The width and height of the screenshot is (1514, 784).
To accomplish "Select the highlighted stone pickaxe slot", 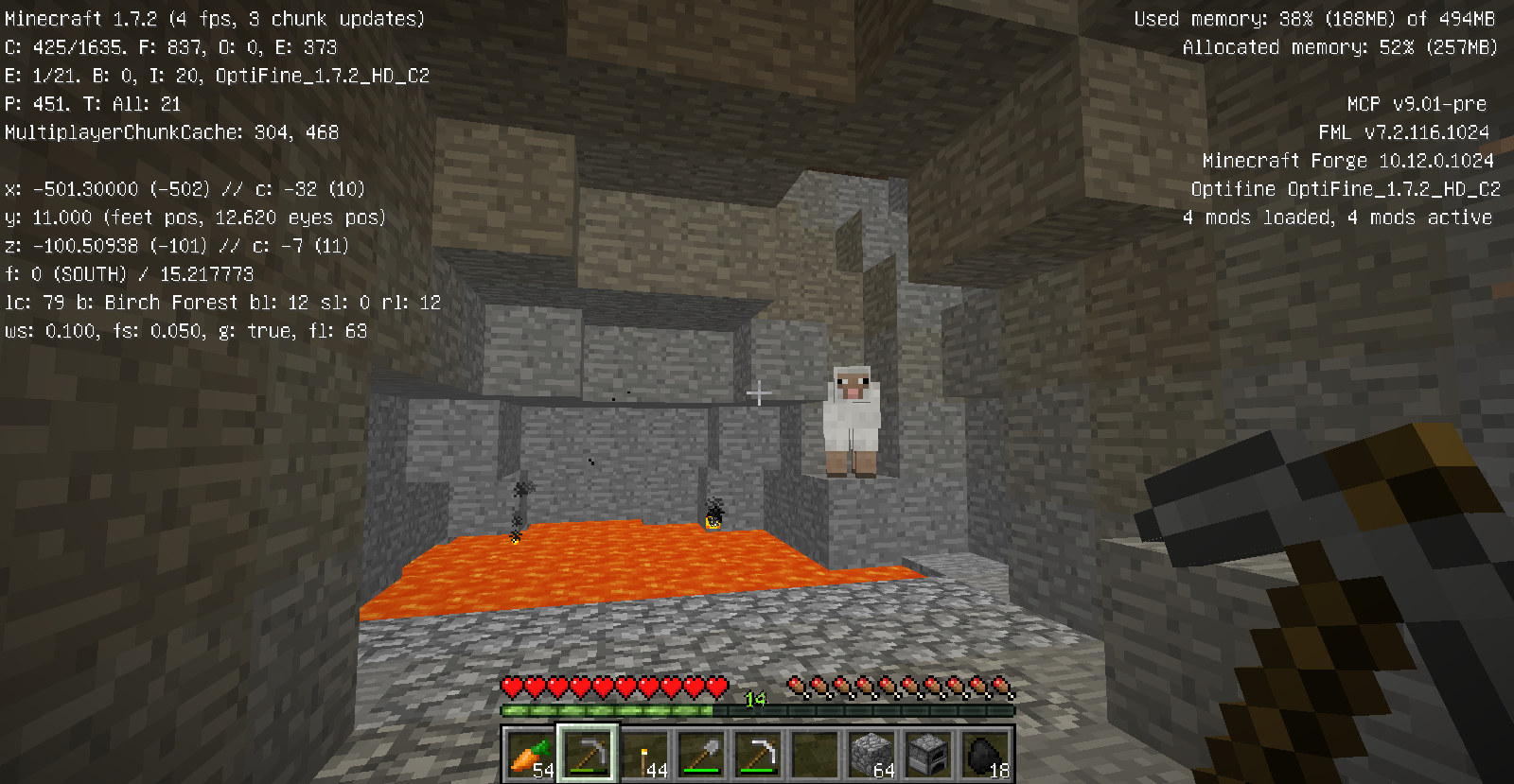I will (588, 755).
